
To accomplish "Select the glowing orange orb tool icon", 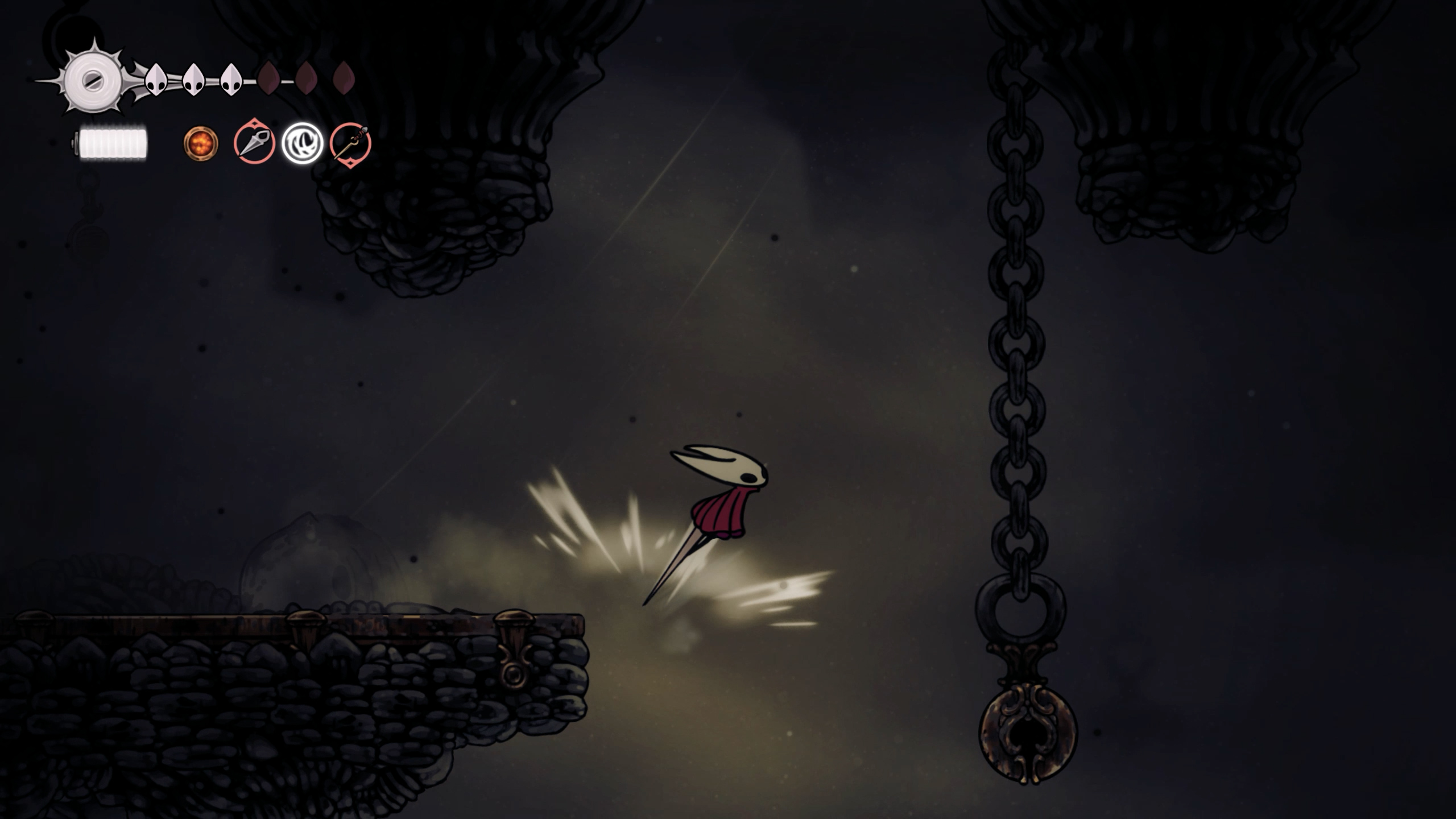I will 201,143.
